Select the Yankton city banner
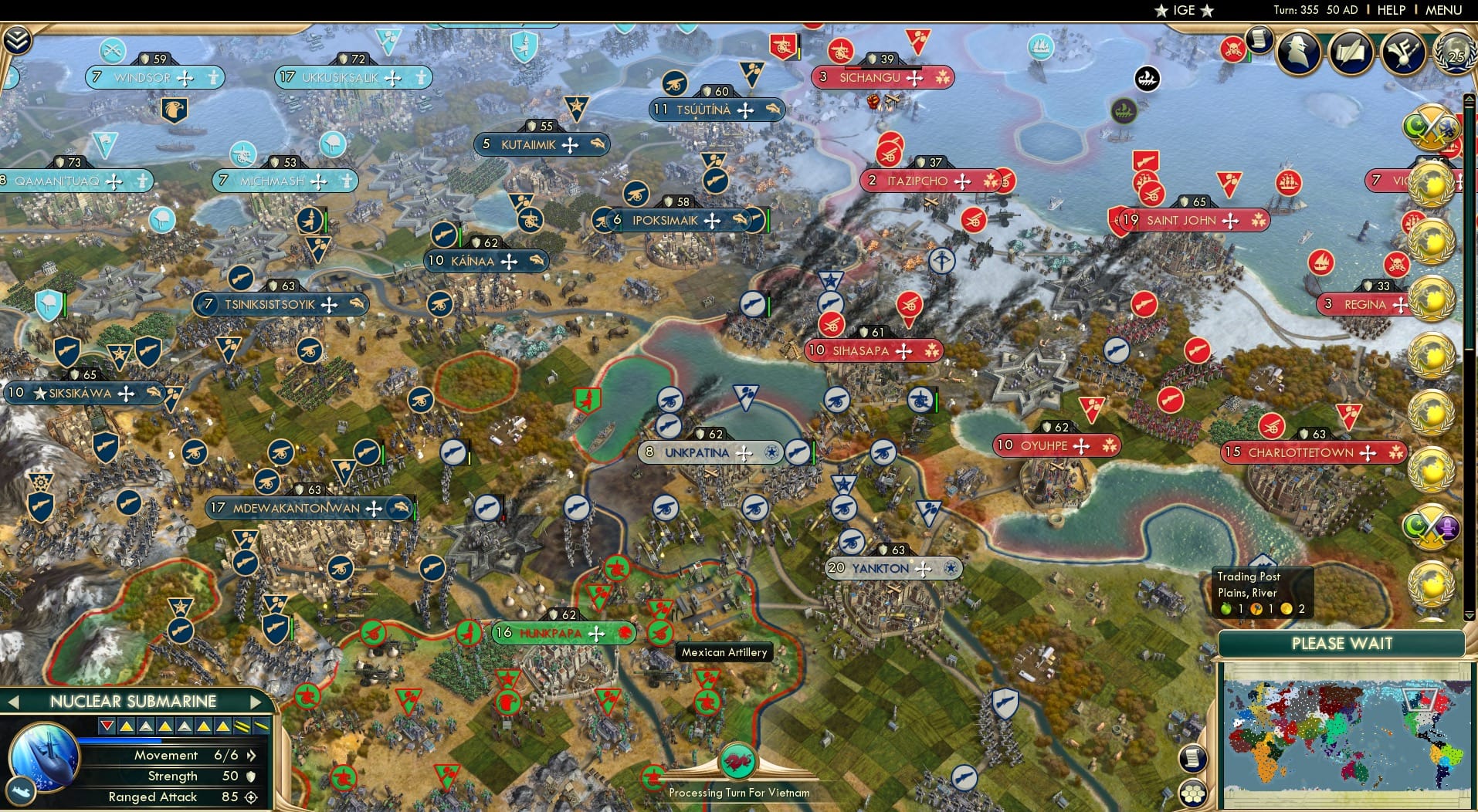Image resolution: width=1478 pixels, height=812 pixels. pyautogui.click(x=892, y=569)
